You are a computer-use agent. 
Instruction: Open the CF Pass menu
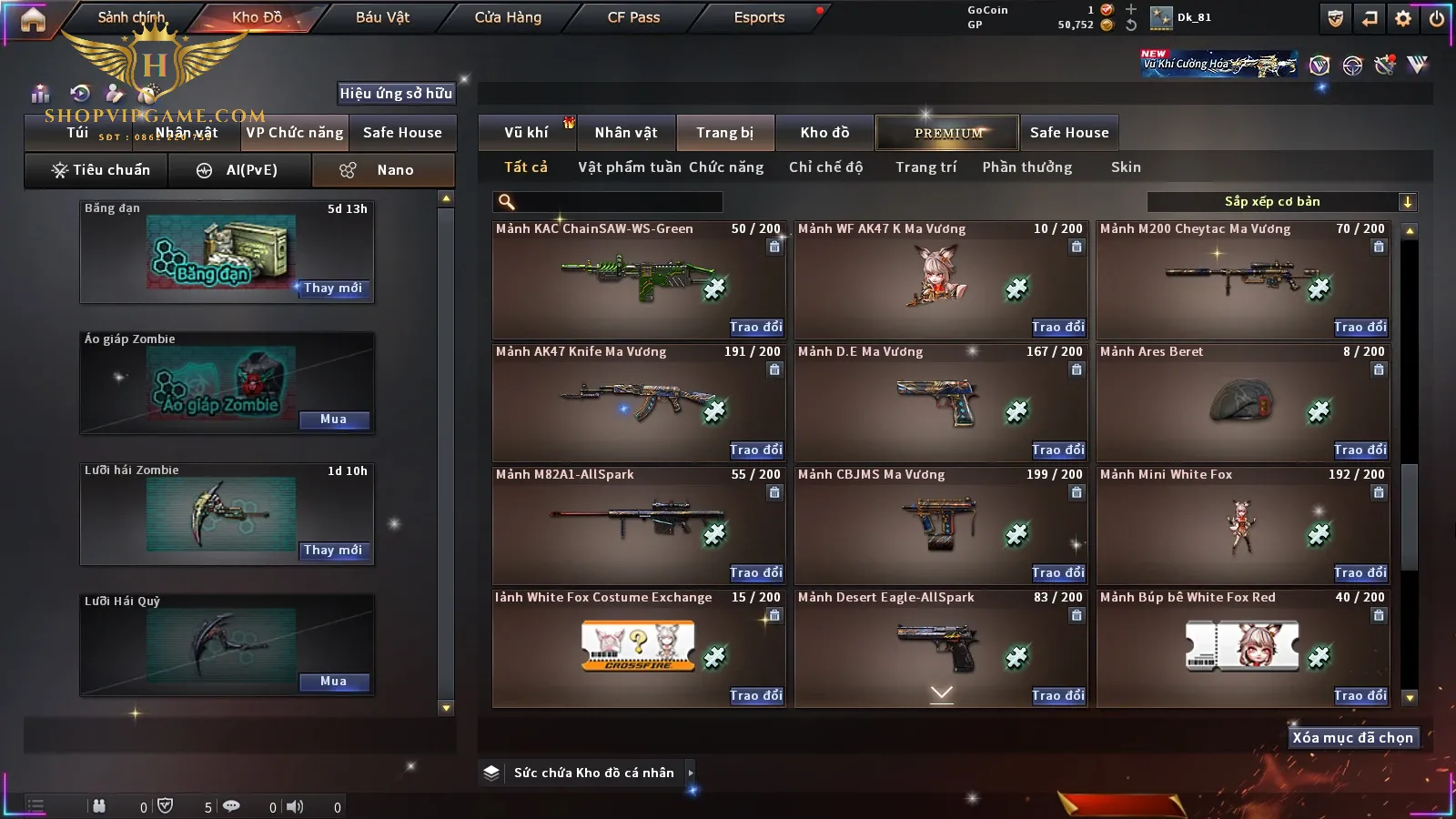pyautogui.click(x=633, y=17)
